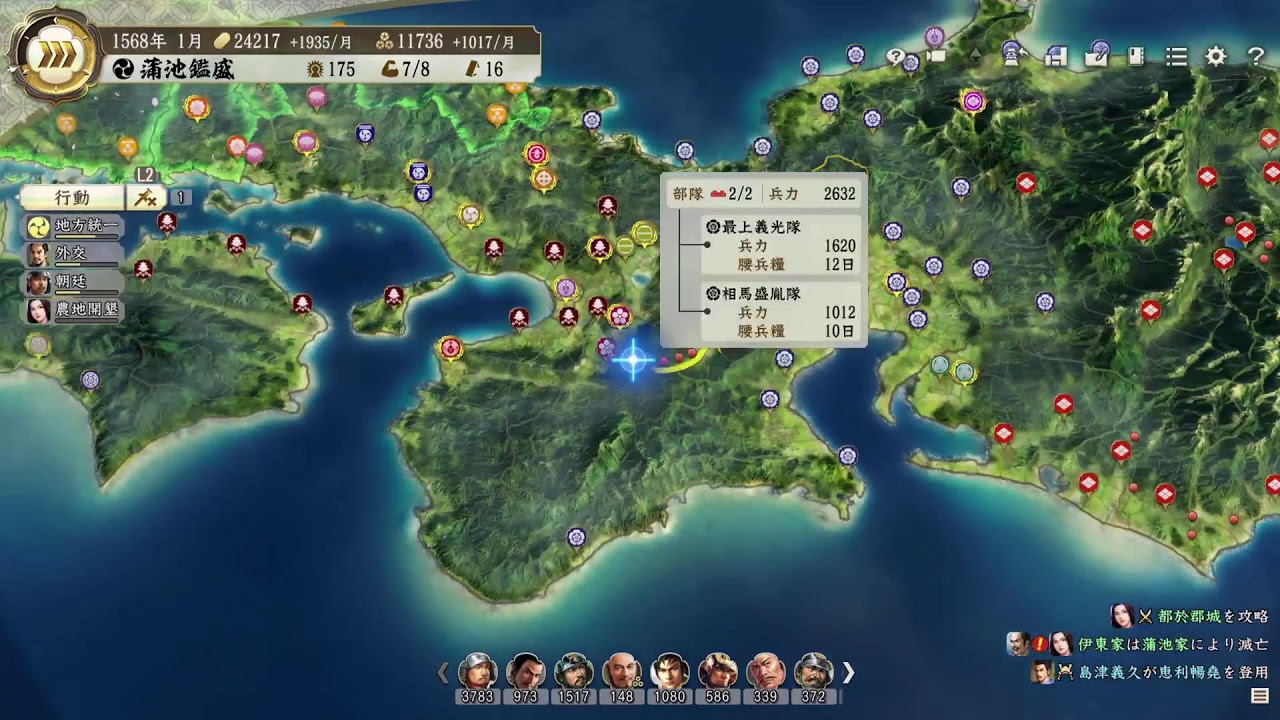This screenshot has height=720, width=1280.
Task: Show next officers with right arrow
Action: pyautogui.click(x=849, y=672)
